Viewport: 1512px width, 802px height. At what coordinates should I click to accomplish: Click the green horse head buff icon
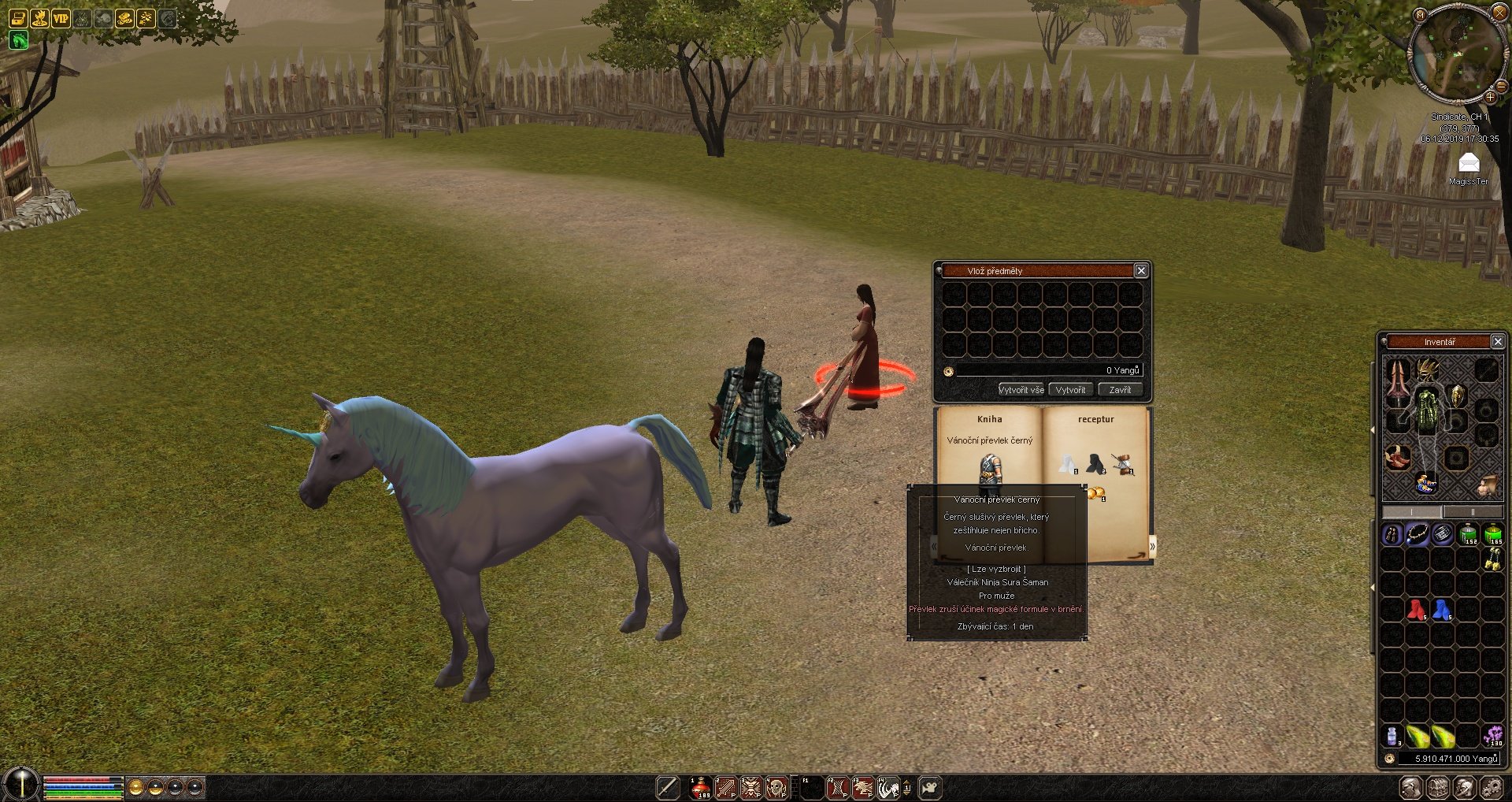tap(18, 40)
